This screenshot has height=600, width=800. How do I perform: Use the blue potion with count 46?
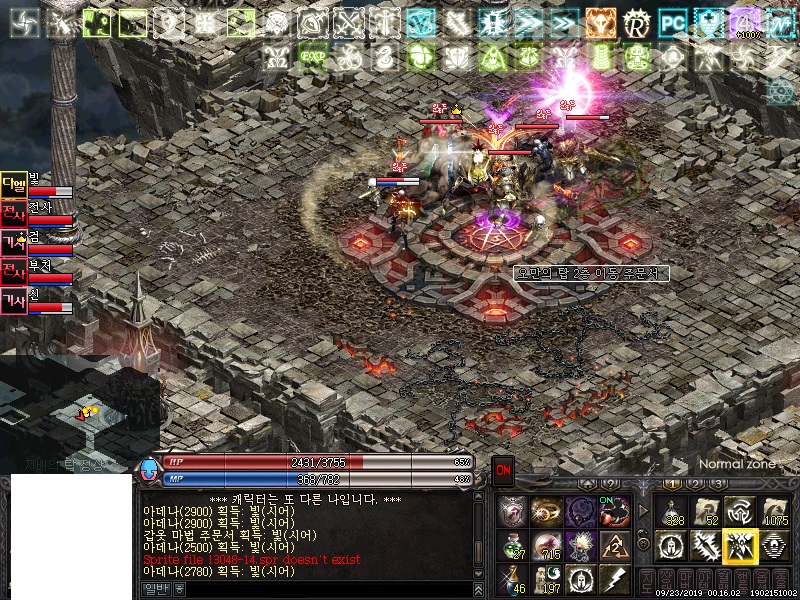coord(512,580)
